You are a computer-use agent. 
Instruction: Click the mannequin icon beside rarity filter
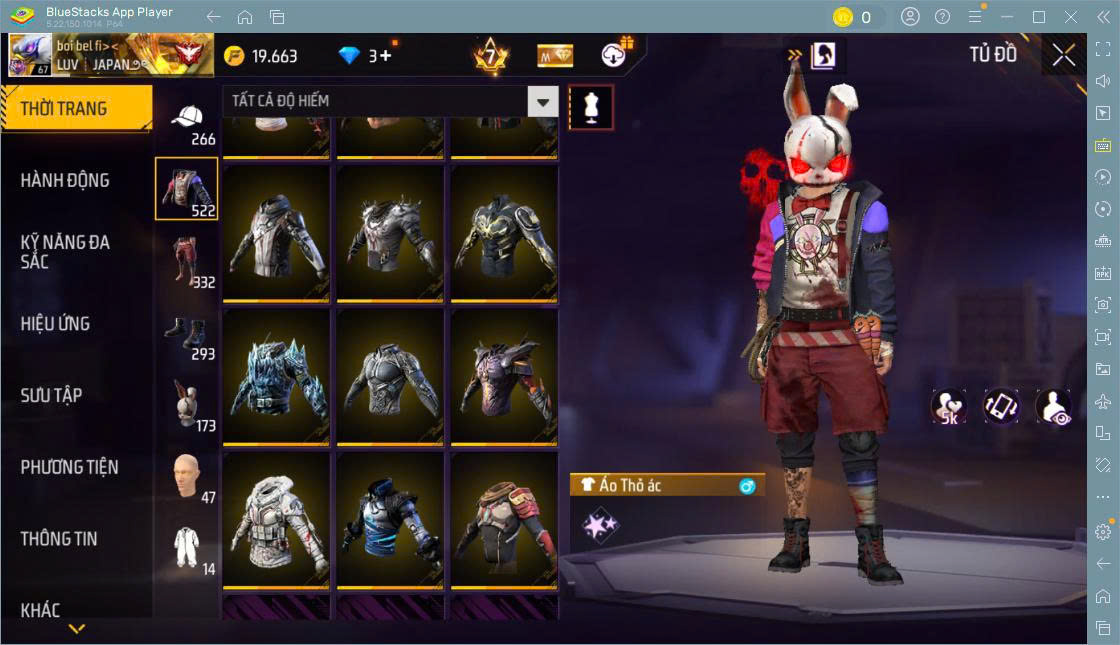[591, 108]
